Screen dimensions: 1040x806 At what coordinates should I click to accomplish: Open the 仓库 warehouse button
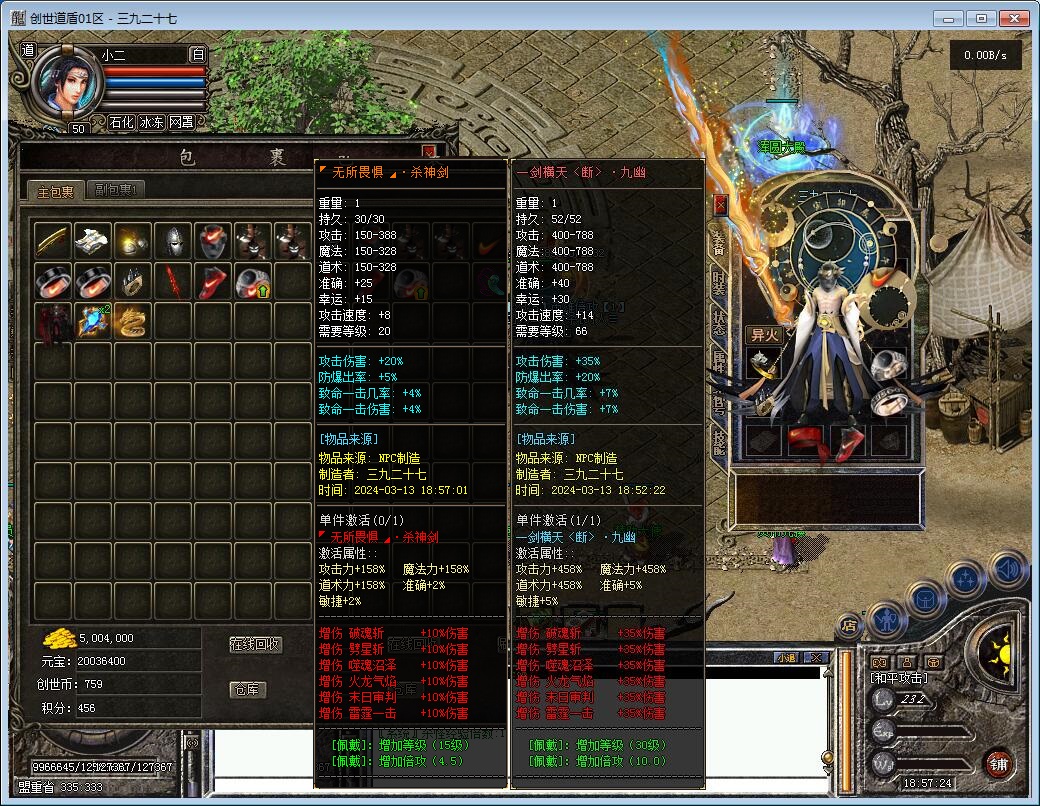pos(248,690)
